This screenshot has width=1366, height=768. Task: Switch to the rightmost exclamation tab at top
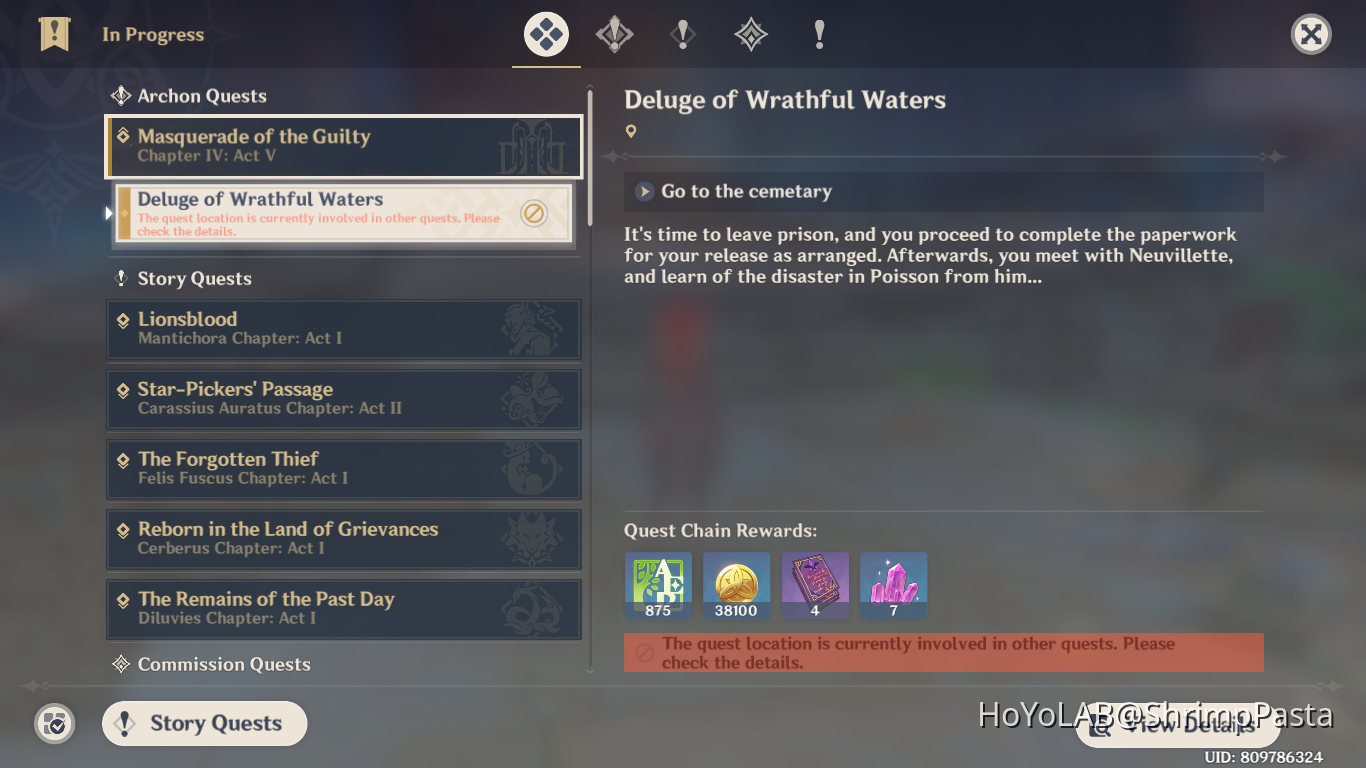(818, 33)
